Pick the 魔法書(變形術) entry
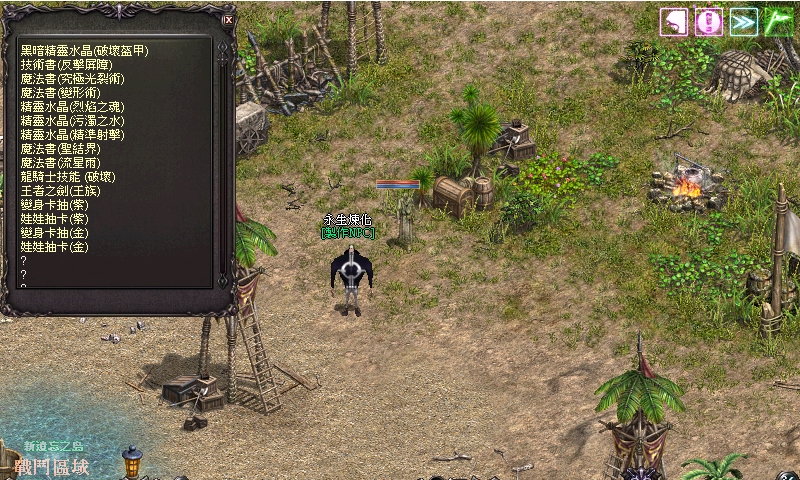Viewport: 800px width, 480px height. (66, 92)
